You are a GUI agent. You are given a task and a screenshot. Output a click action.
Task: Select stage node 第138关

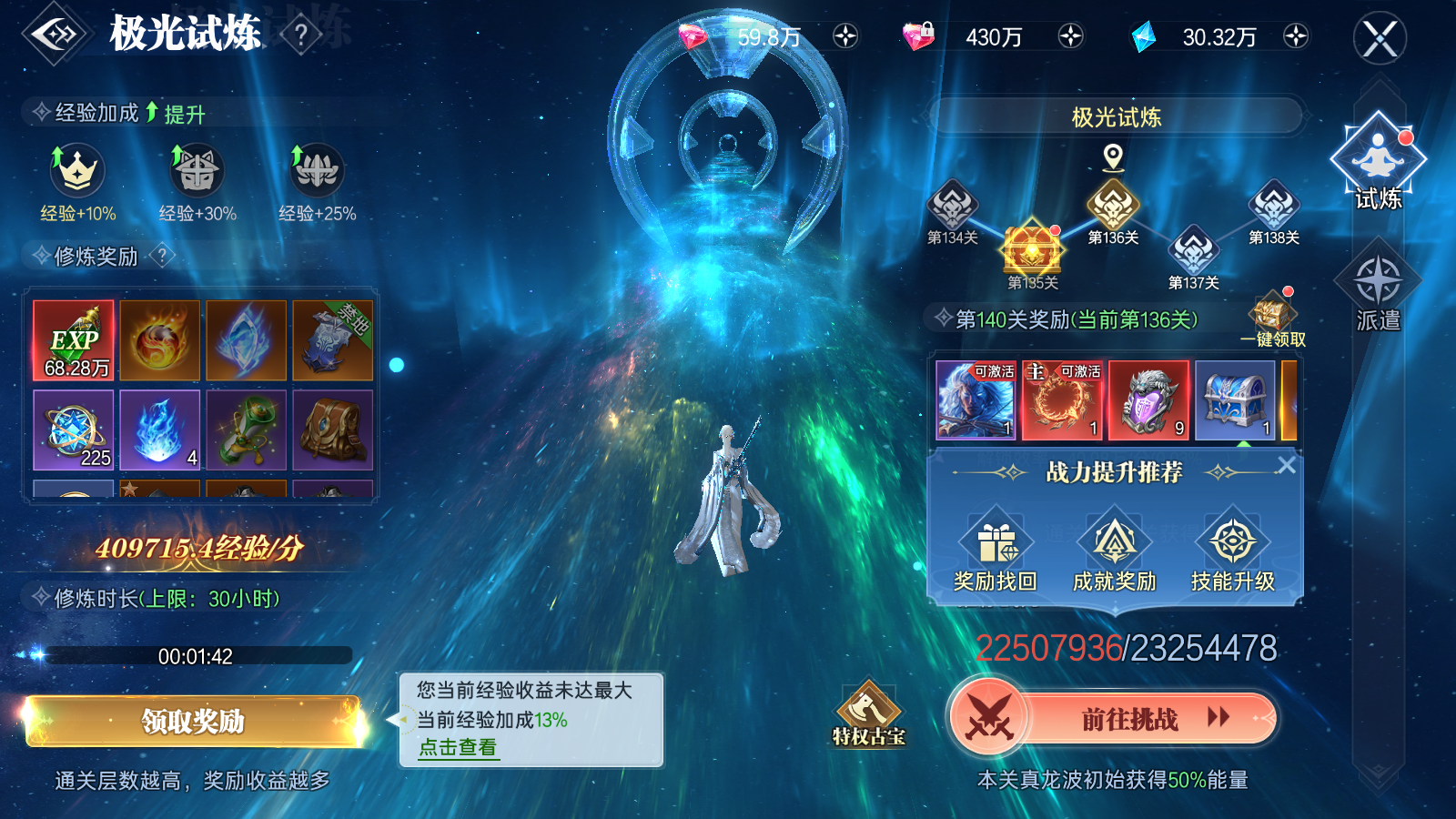point(1274,202)
